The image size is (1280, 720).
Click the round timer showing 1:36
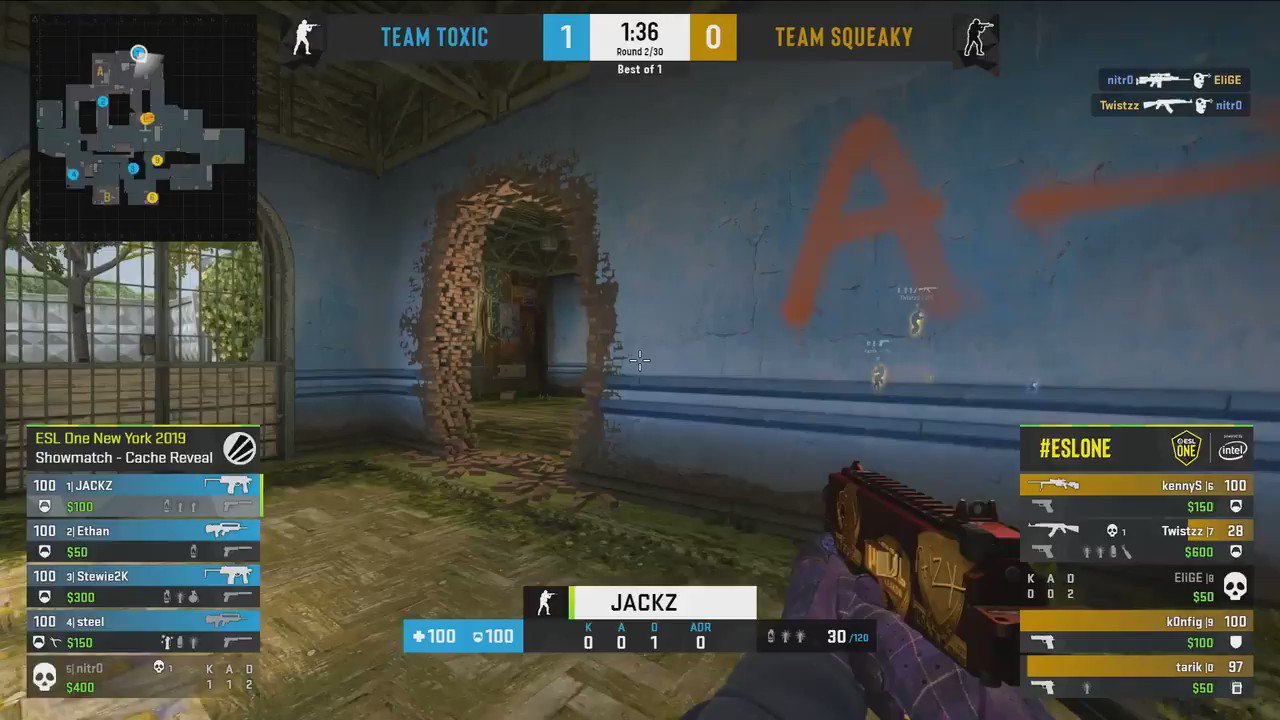point(640,31)
